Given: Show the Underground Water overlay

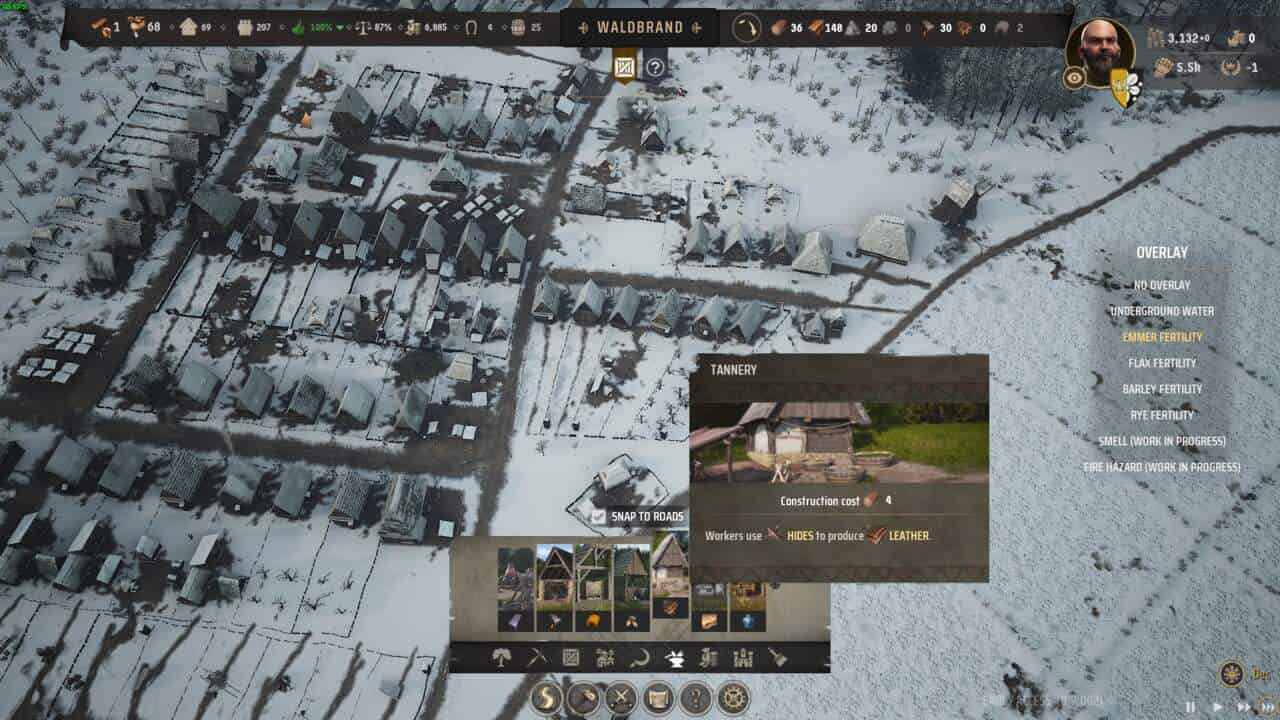Looking at the screenshot, I should pyautogui.click(x=1161, y=311).
